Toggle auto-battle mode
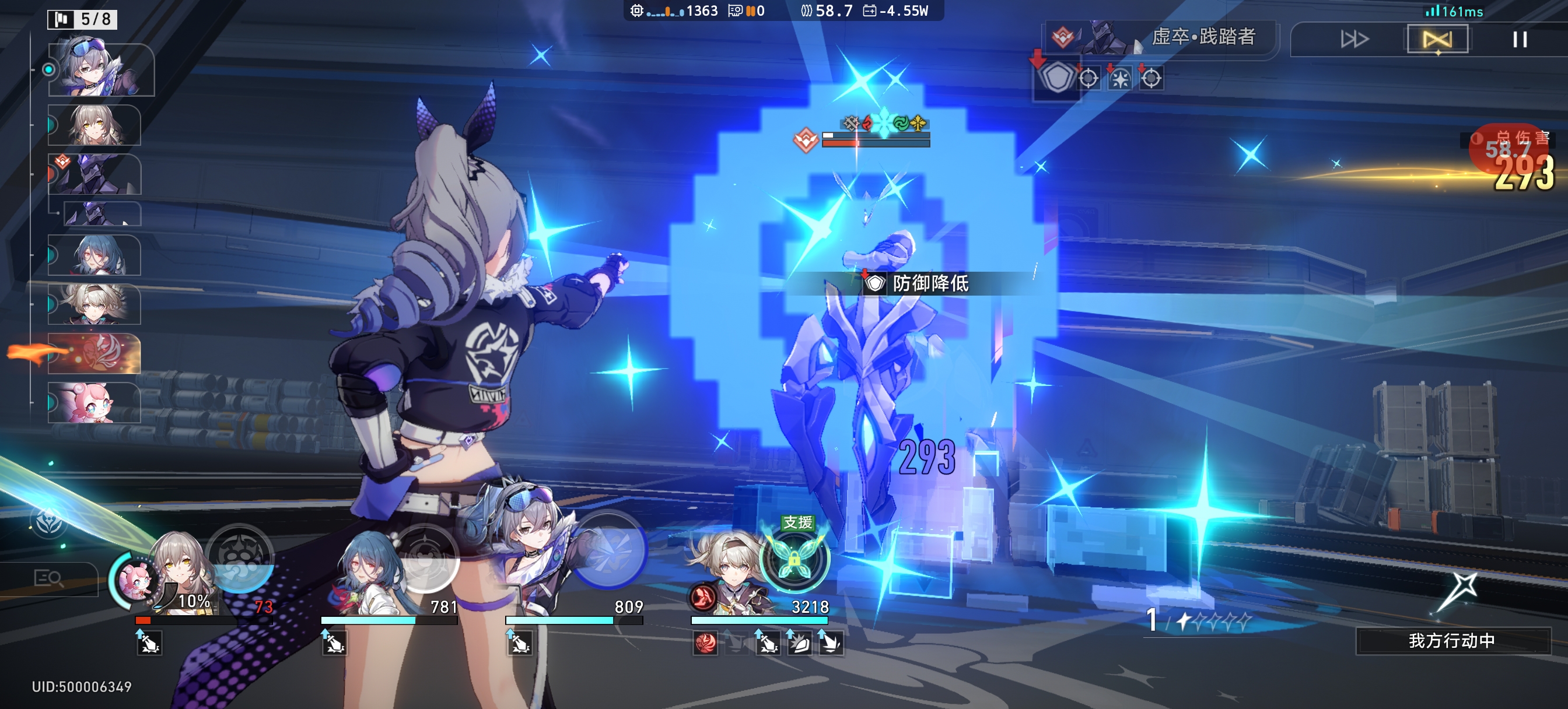Image resolution: width=1568 pixels, height=709 pixels. click(1437, 40)
